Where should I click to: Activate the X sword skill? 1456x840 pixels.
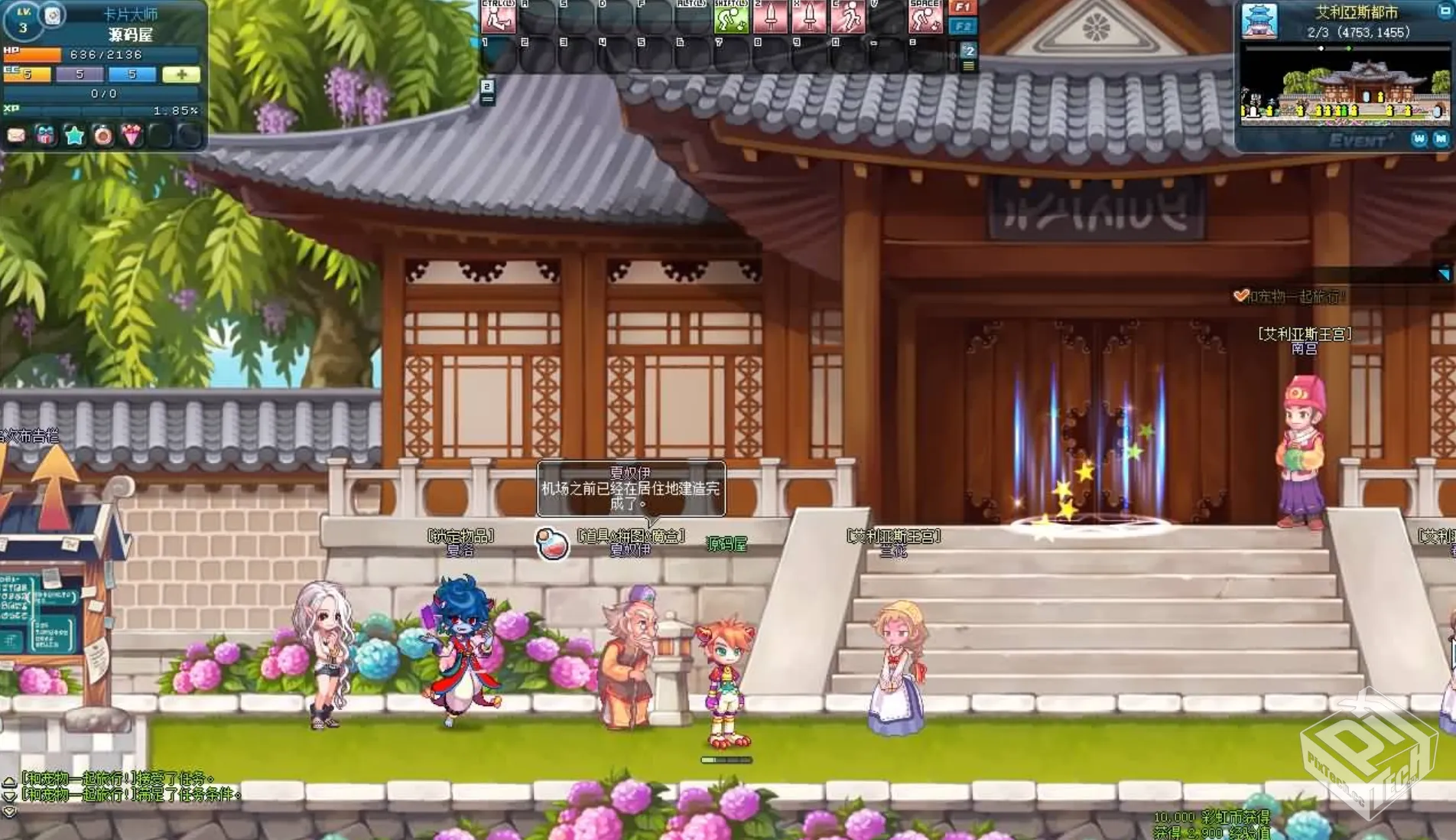coord(809,17)
